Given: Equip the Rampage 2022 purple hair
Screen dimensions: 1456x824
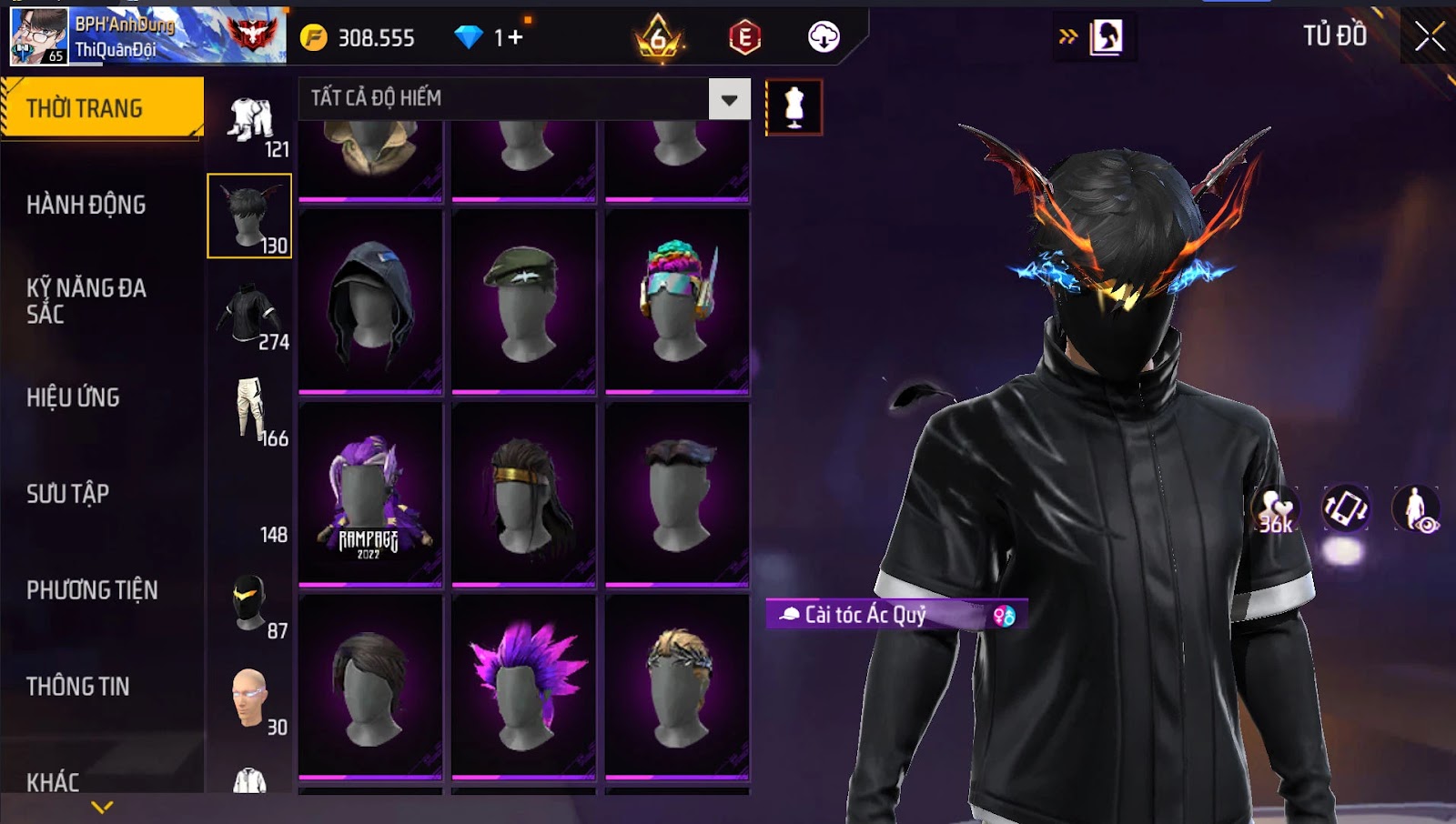Looking at the screenshot, I should click(x=370, y=494).
